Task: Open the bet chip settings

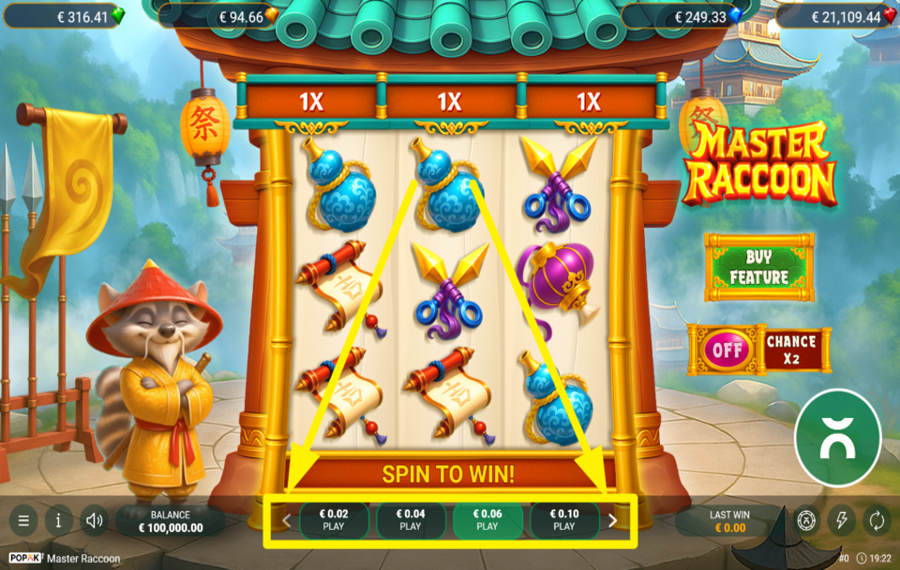Action: pyautogui.click(x=806, y=520)
